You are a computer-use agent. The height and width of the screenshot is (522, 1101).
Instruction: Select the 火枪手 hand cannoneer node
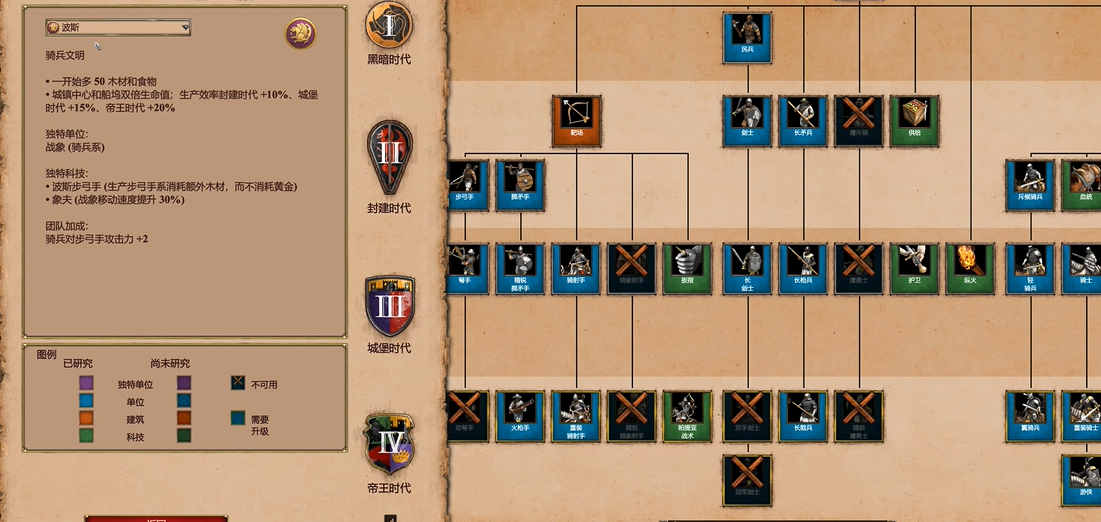click(520, 416)
